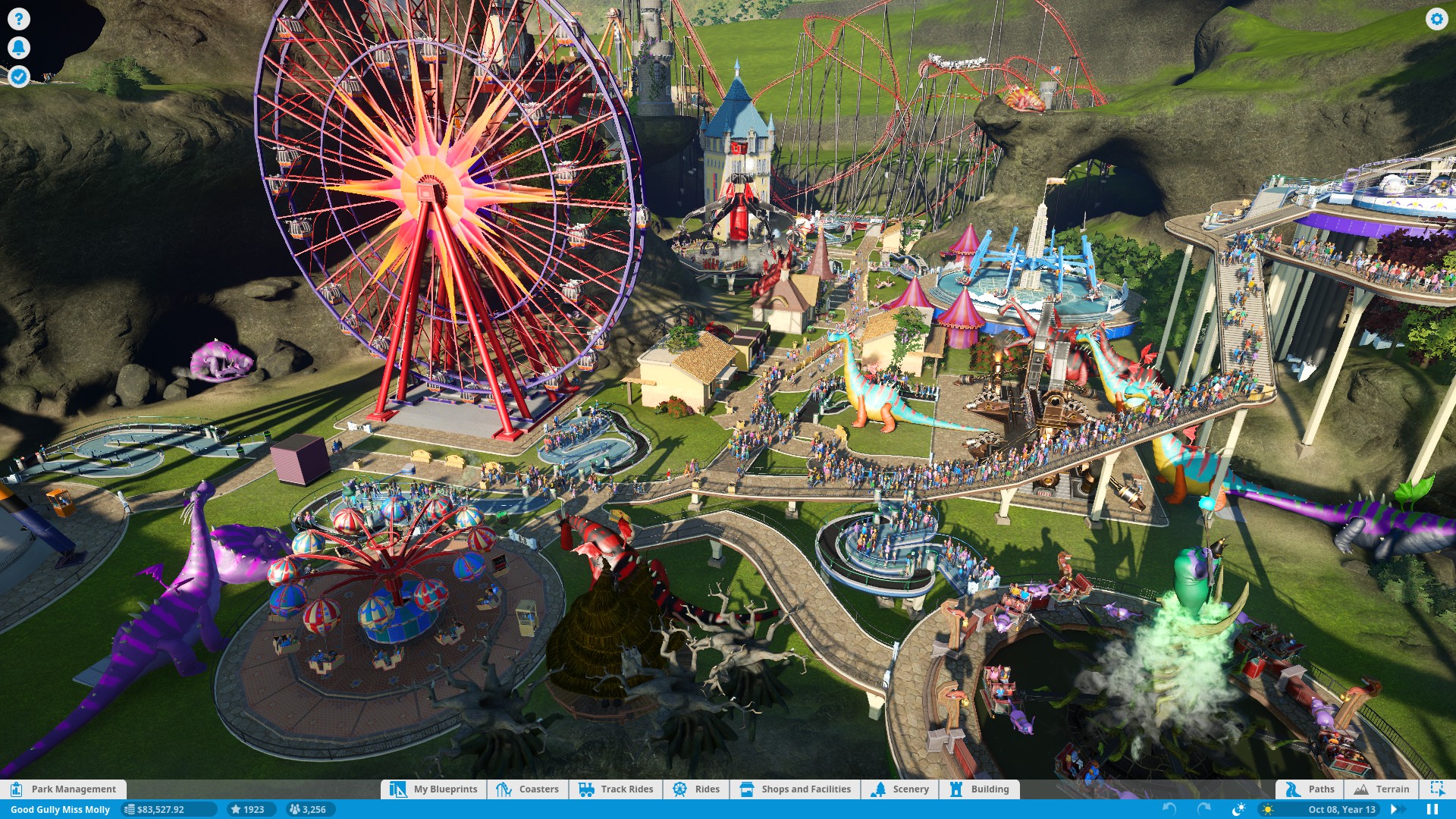
Task: Open the Track Rides menu
Action: [x=616, y=789]
